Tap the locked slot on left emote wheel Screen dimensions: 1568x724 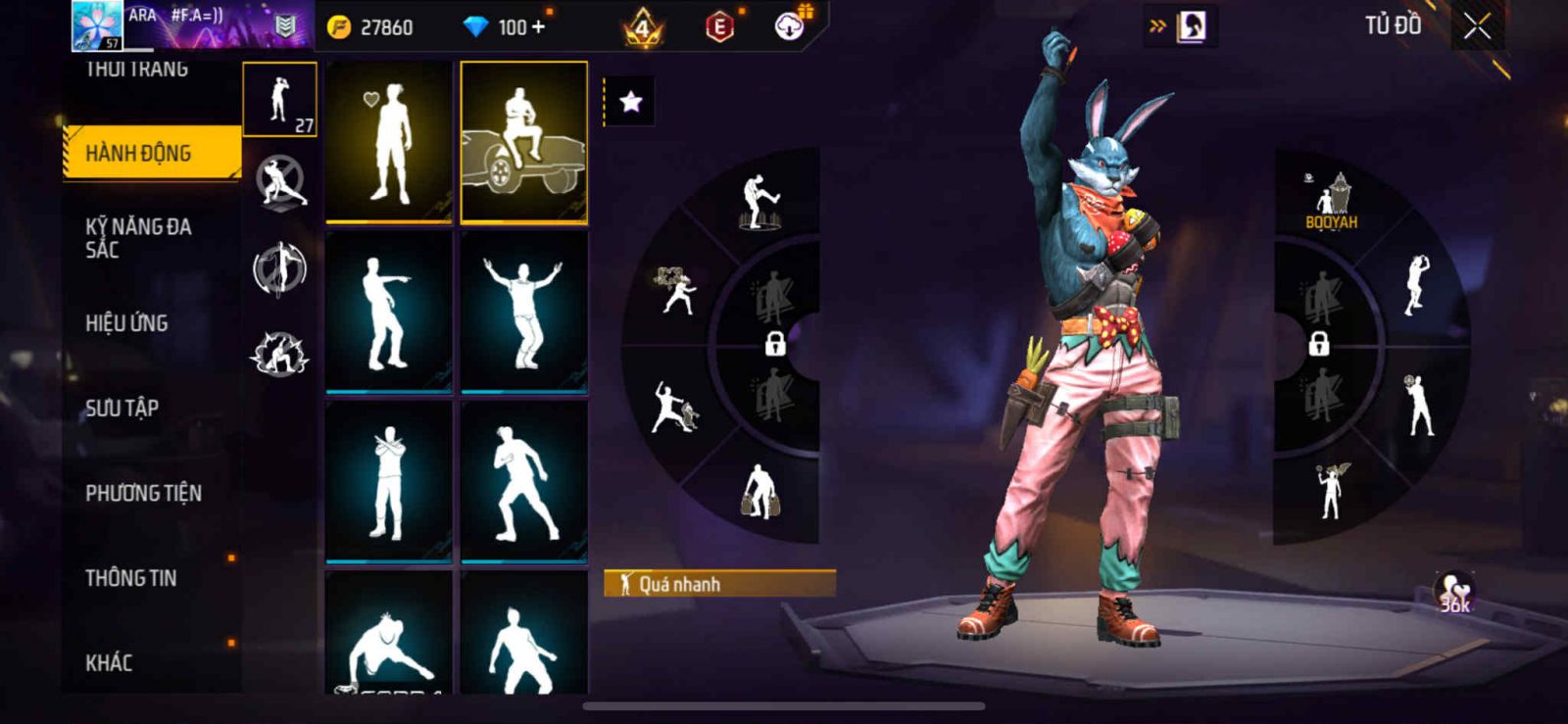tap(774, 344)
